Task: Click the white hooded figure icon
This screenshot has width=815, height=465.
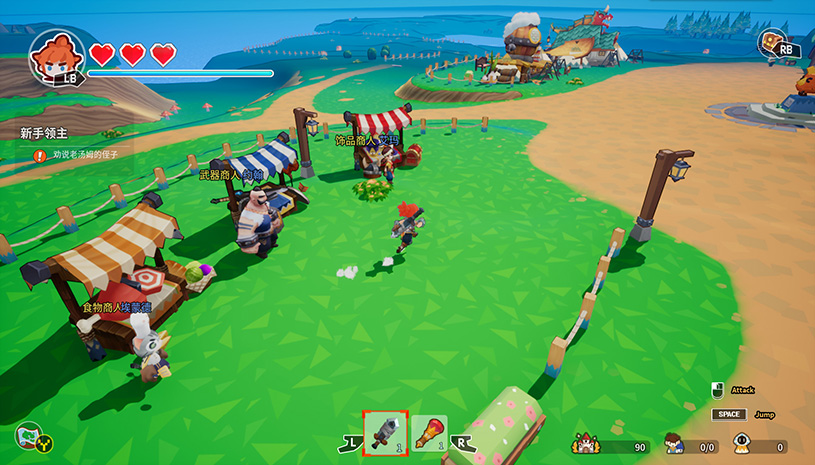Action: coord(744,444)
